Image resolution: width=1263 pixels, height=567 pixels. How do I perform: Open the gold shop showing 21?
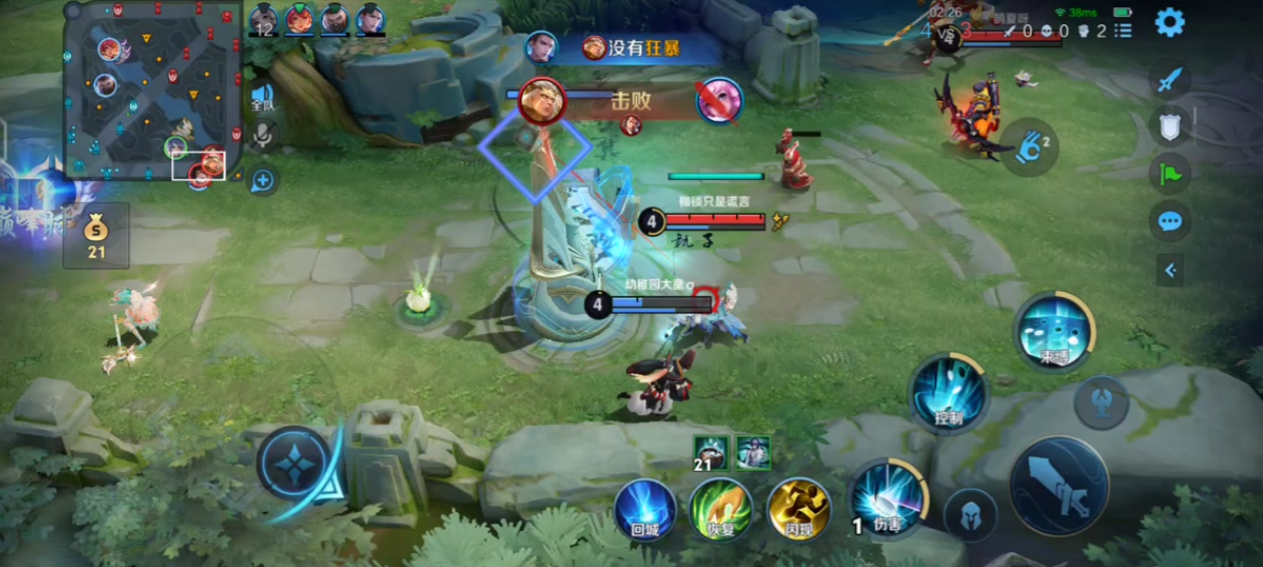(96, 236)
